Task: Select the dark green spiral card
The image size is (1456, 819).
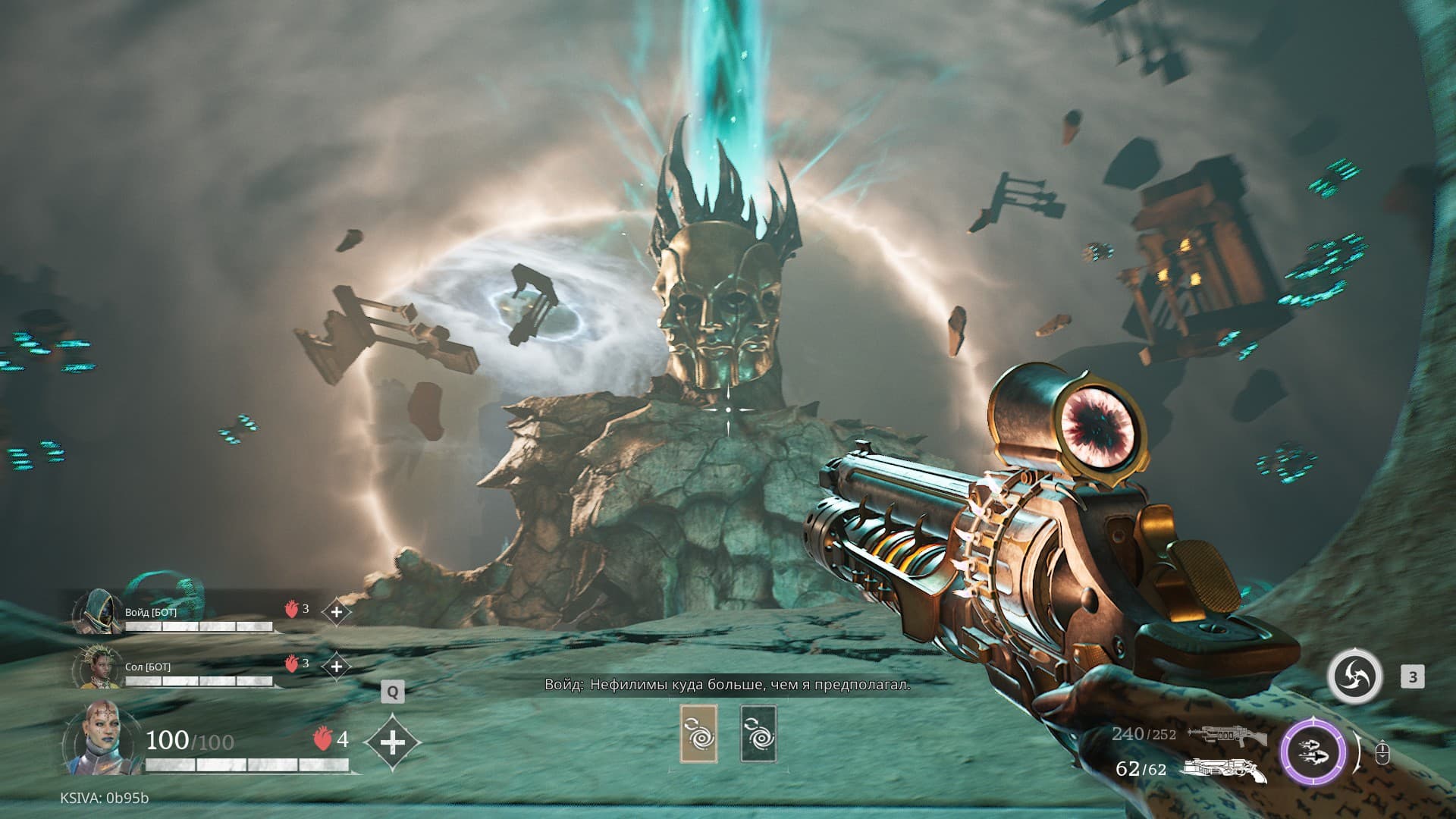Action: [x=758, y=733]
